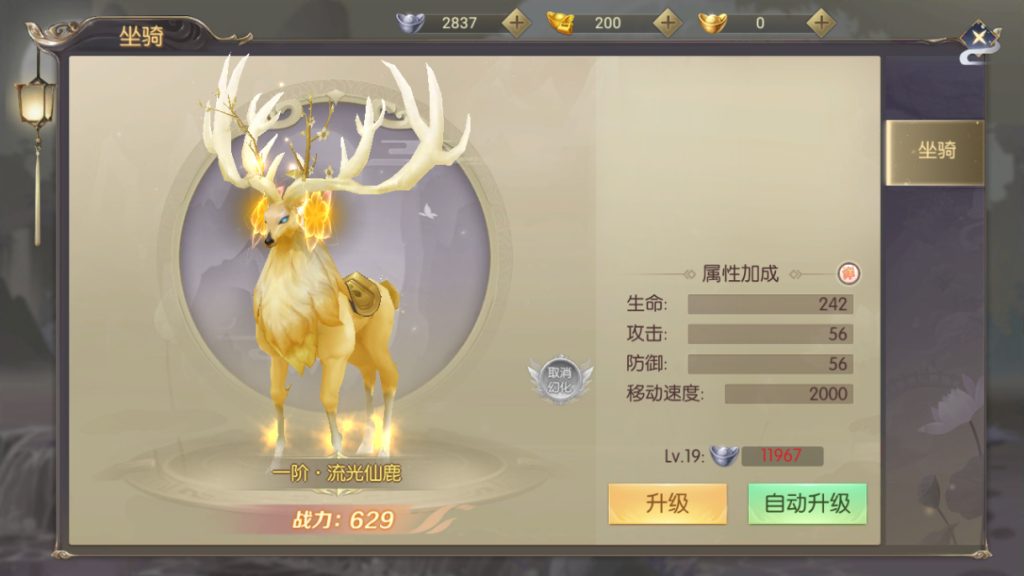Cancel the mount 幻化 transformation

point(558,380)
